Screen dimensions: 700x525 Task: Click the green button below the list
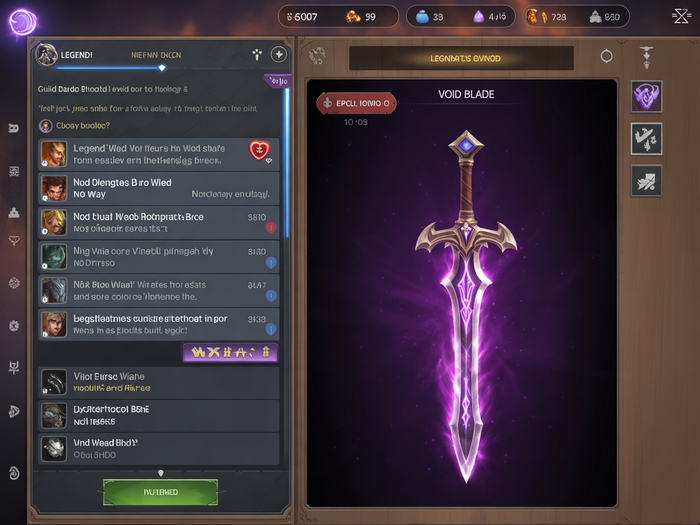pyautogui.click(x=160, y=491)
